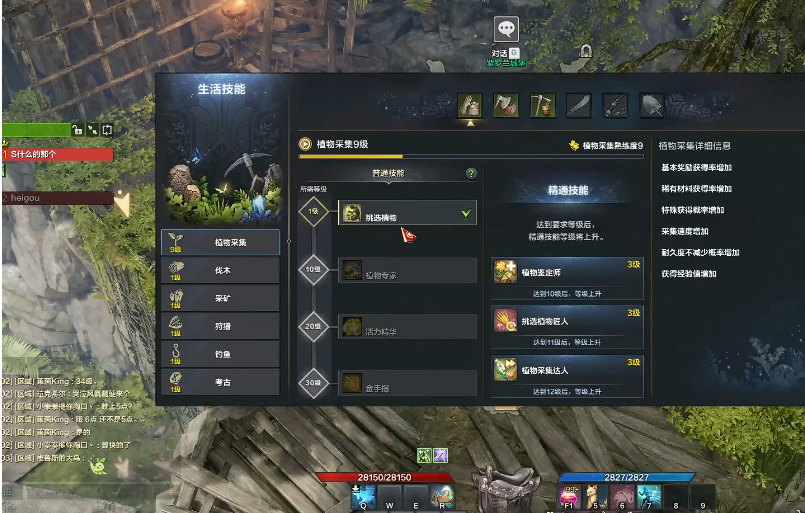Image resolution: width=805 pixels, height=513 pixels.
Task: Select the locked level 10 skill row
Action: click(407, 270)
